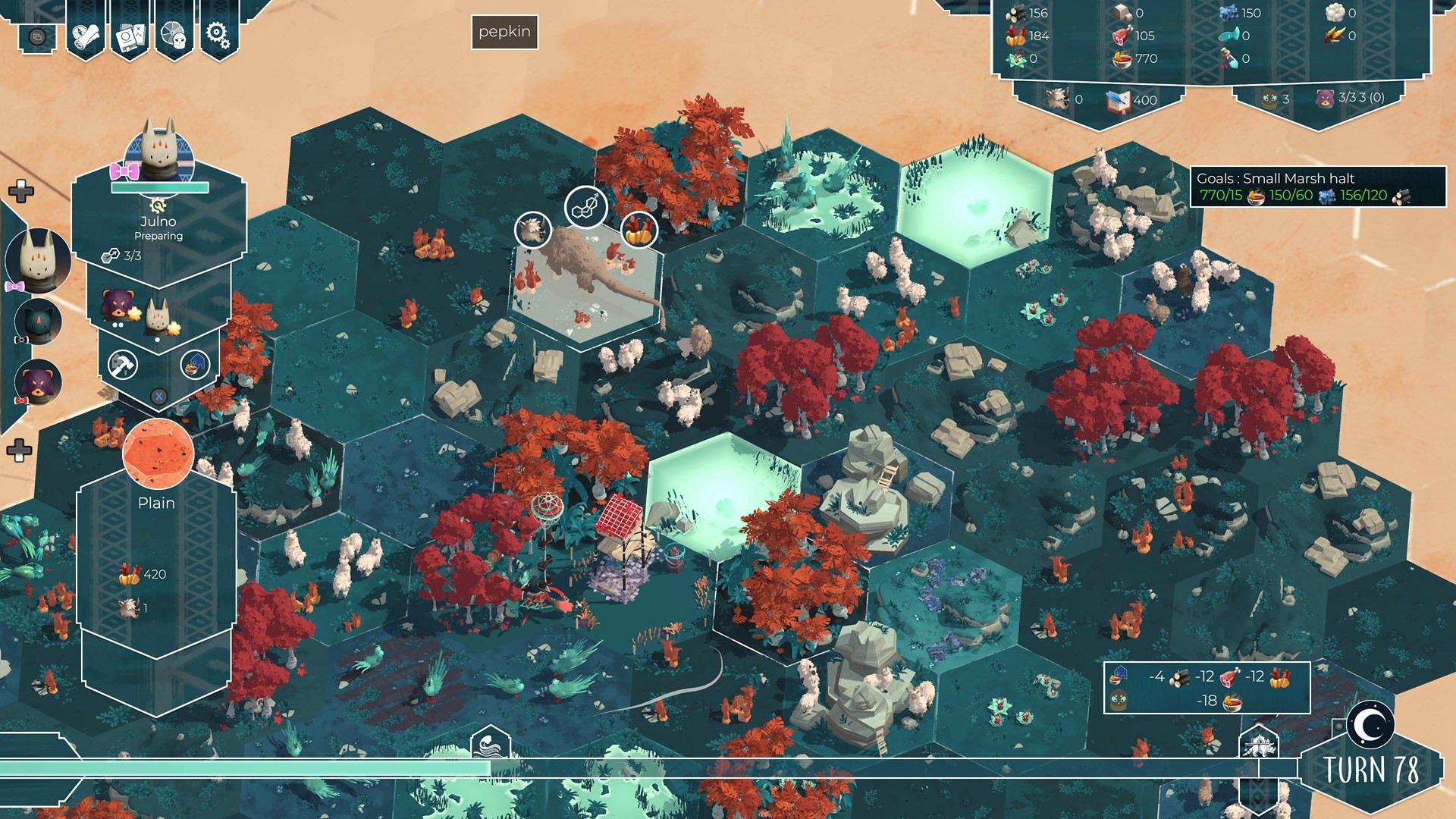End turn with the crescent moon button
Viewport: 1456px width, 819px height.
[x=1370, y=724]
